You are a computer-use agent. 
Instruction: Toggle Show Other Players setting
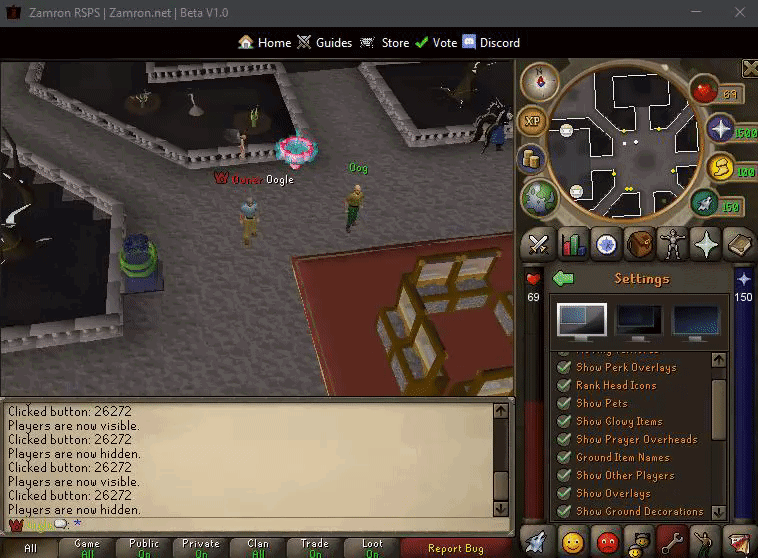point(565,475)
